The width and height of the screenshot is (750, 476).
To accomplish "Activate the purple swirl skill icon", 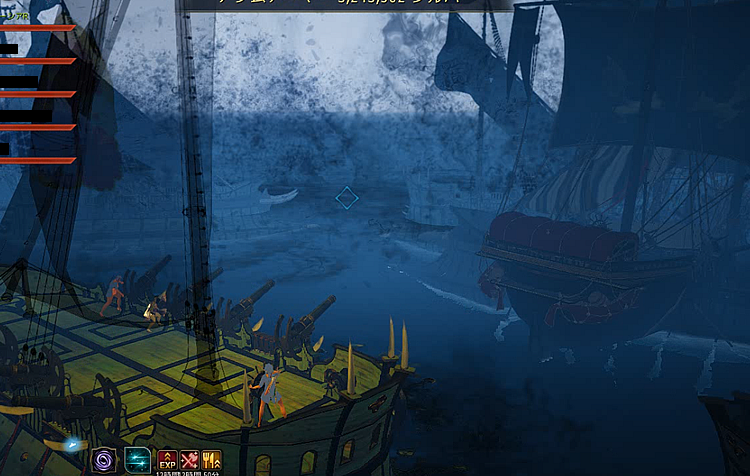I will coord(104,461).
